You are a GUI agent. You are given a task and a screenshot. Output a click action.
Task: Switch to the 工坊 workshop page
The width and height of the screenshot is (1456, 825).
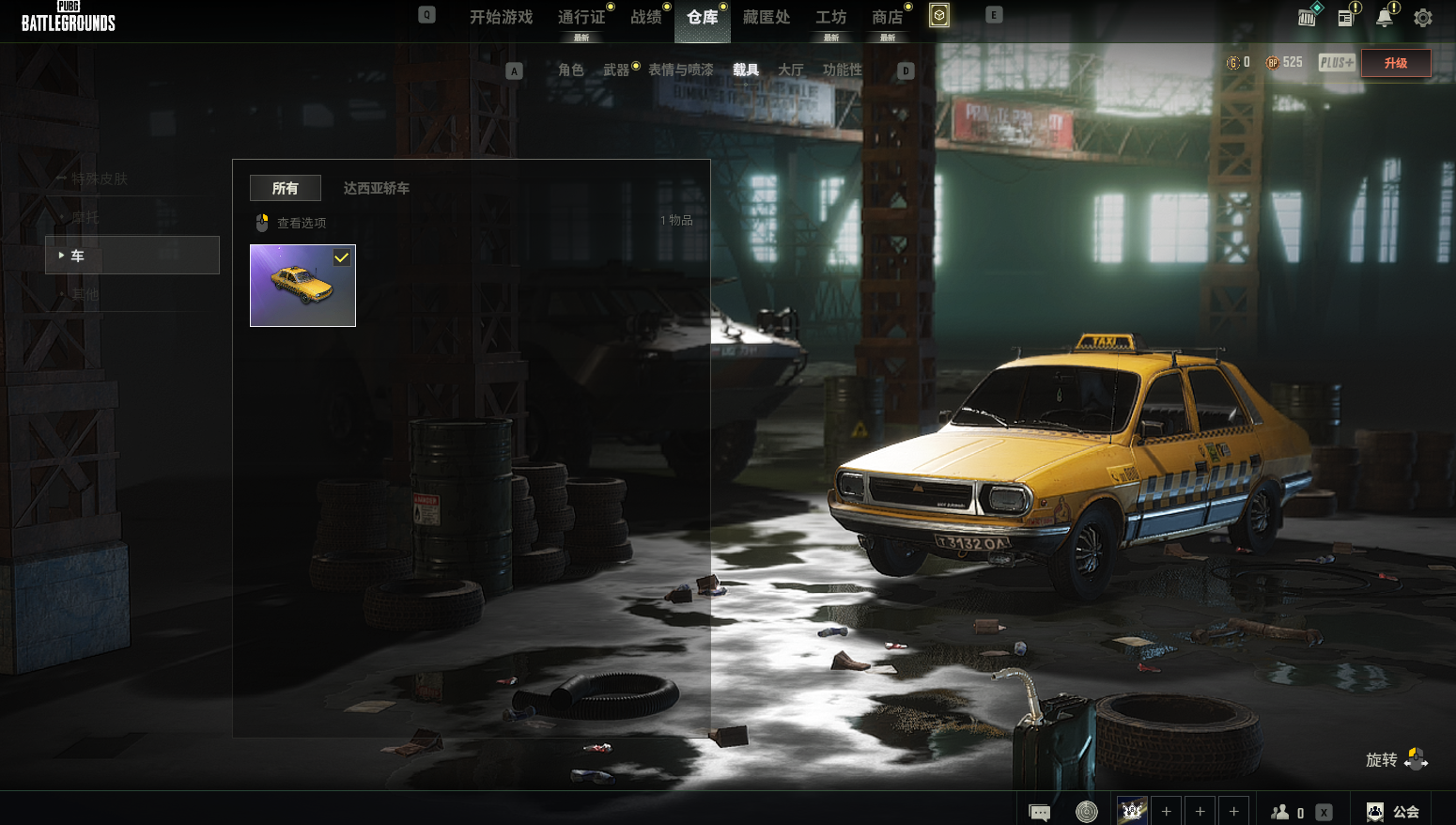click(830, 18)
